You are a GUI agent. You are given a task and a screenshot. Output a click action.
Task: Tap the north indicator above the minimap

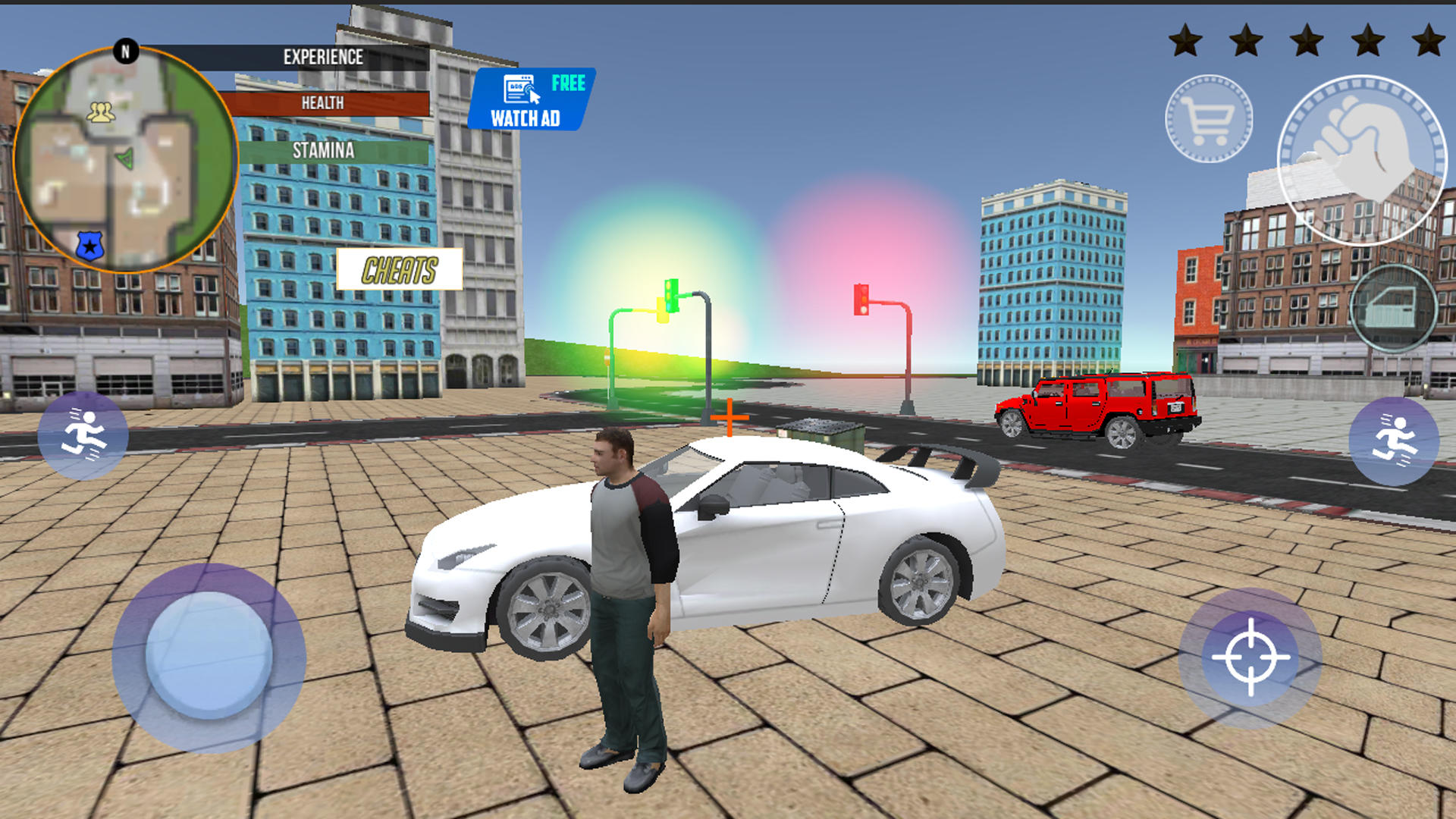click(x=124, y=52)
